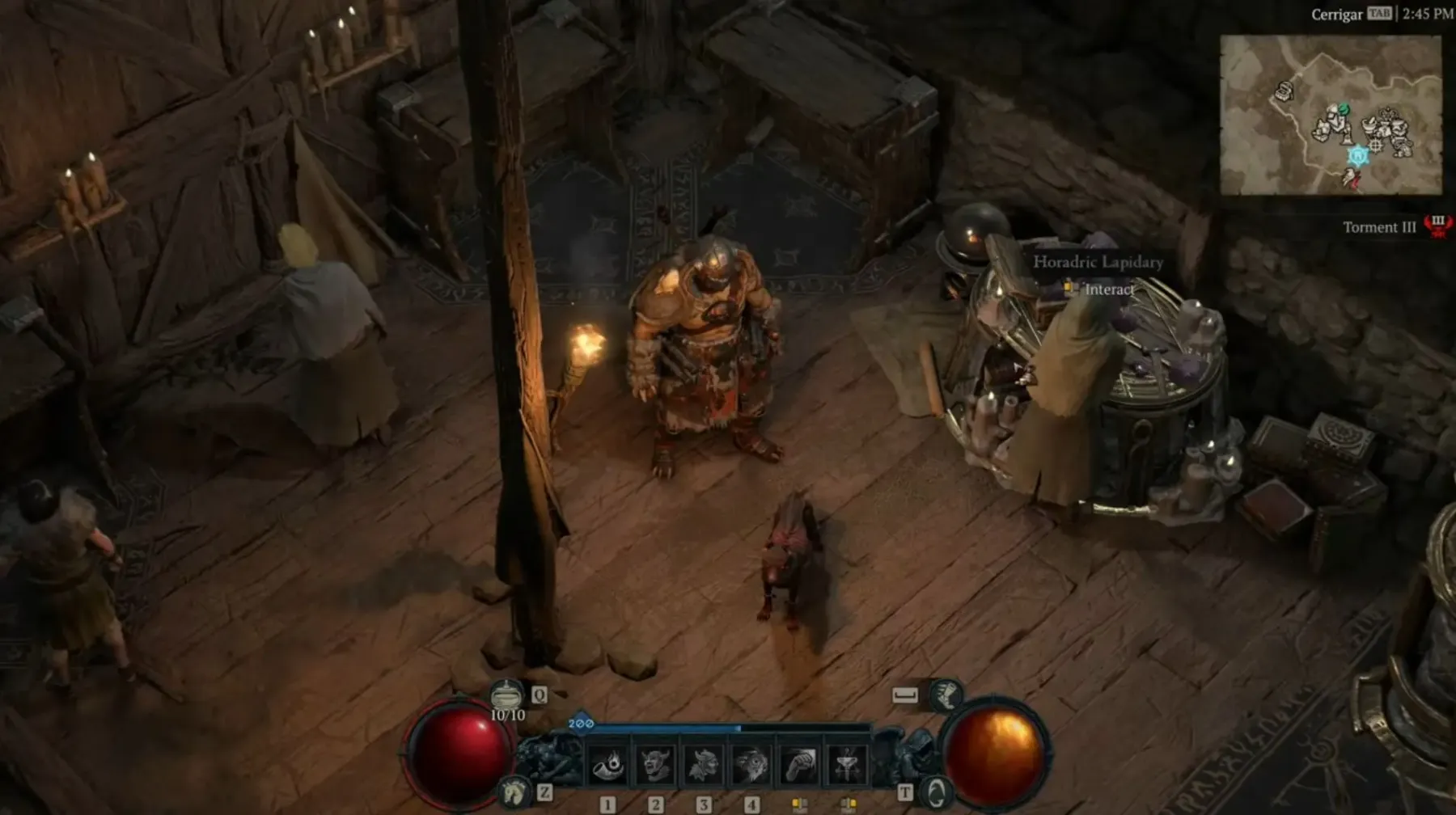Activate the evade boot icon
Image resolution: width=1456 pixels, height=815 pixels.
[x=945, y=695]
